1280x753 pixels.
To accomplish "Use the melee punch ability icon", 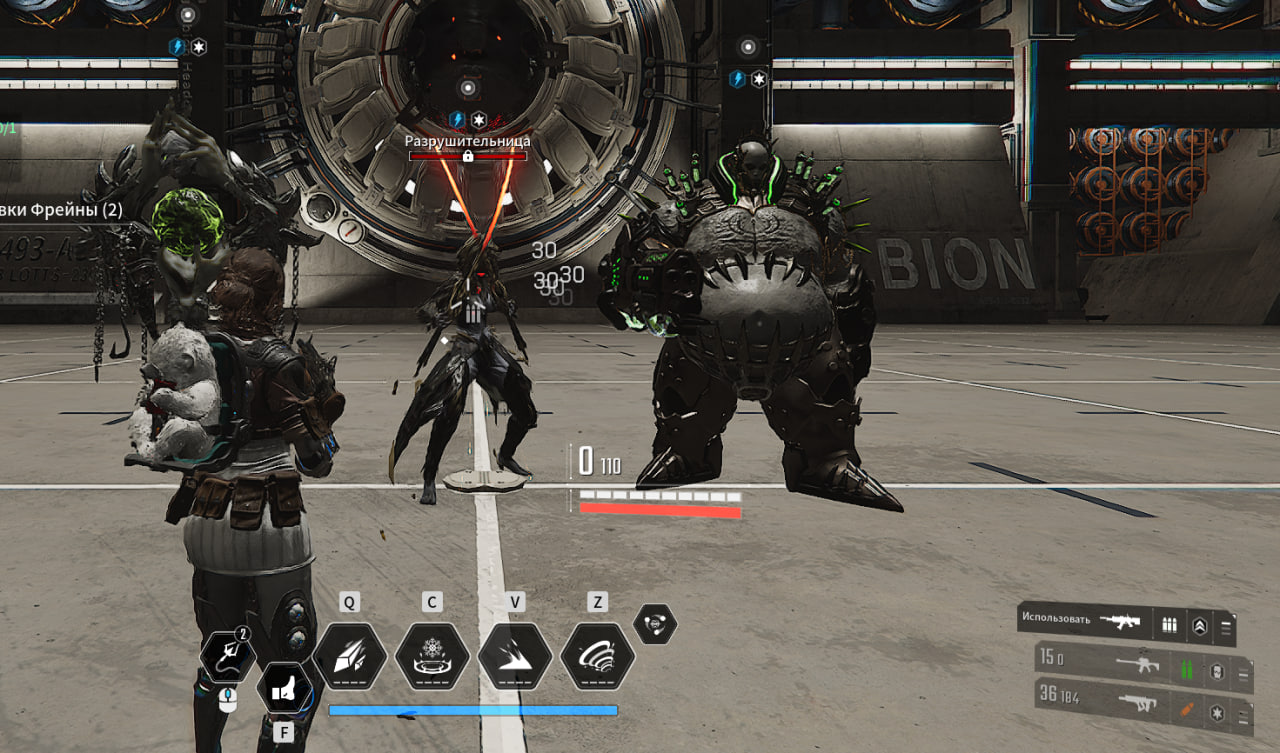I will point(284,688).
